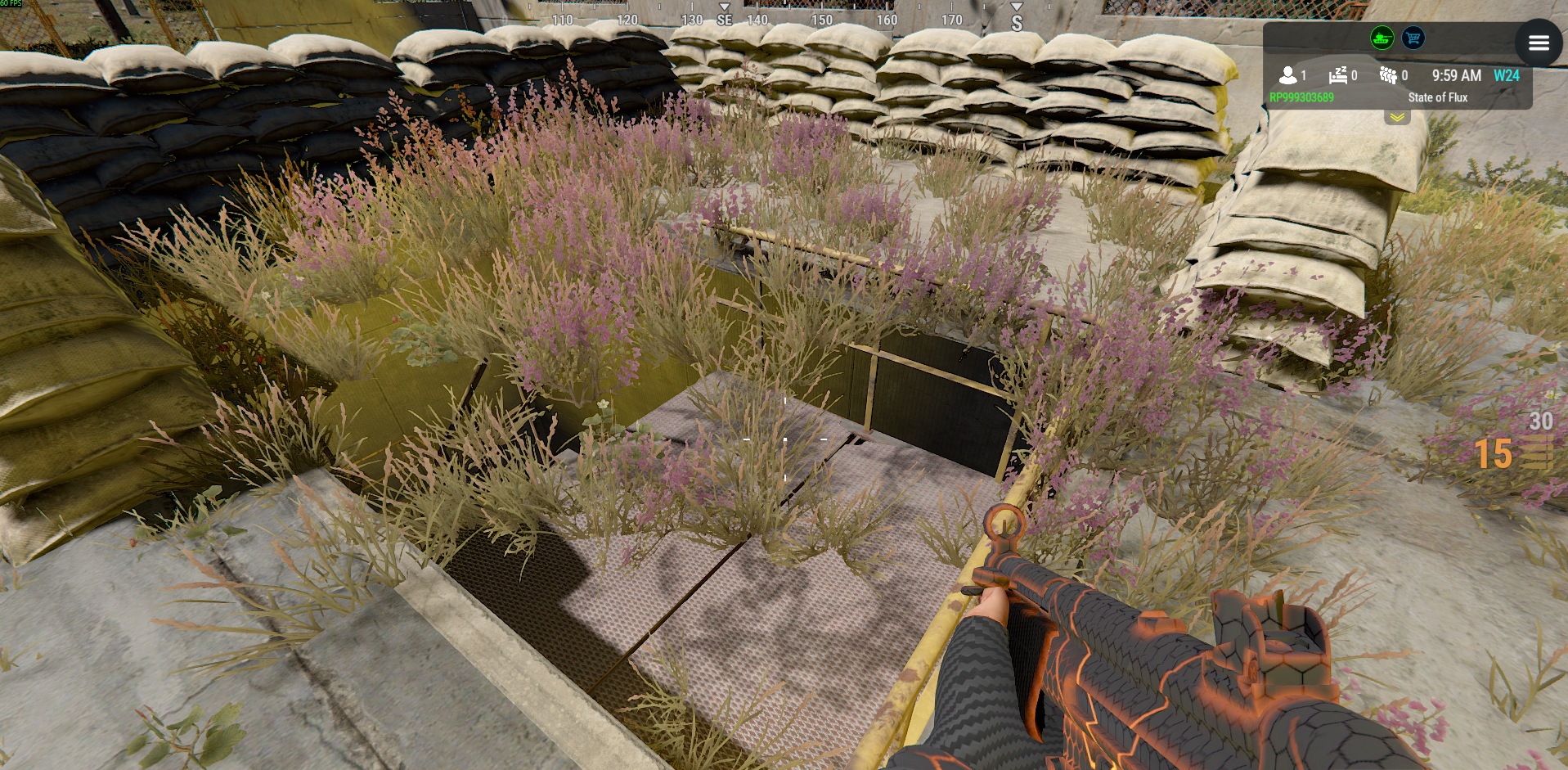
Task: Show the online players list icon
Action: [x=1288, y=75]
